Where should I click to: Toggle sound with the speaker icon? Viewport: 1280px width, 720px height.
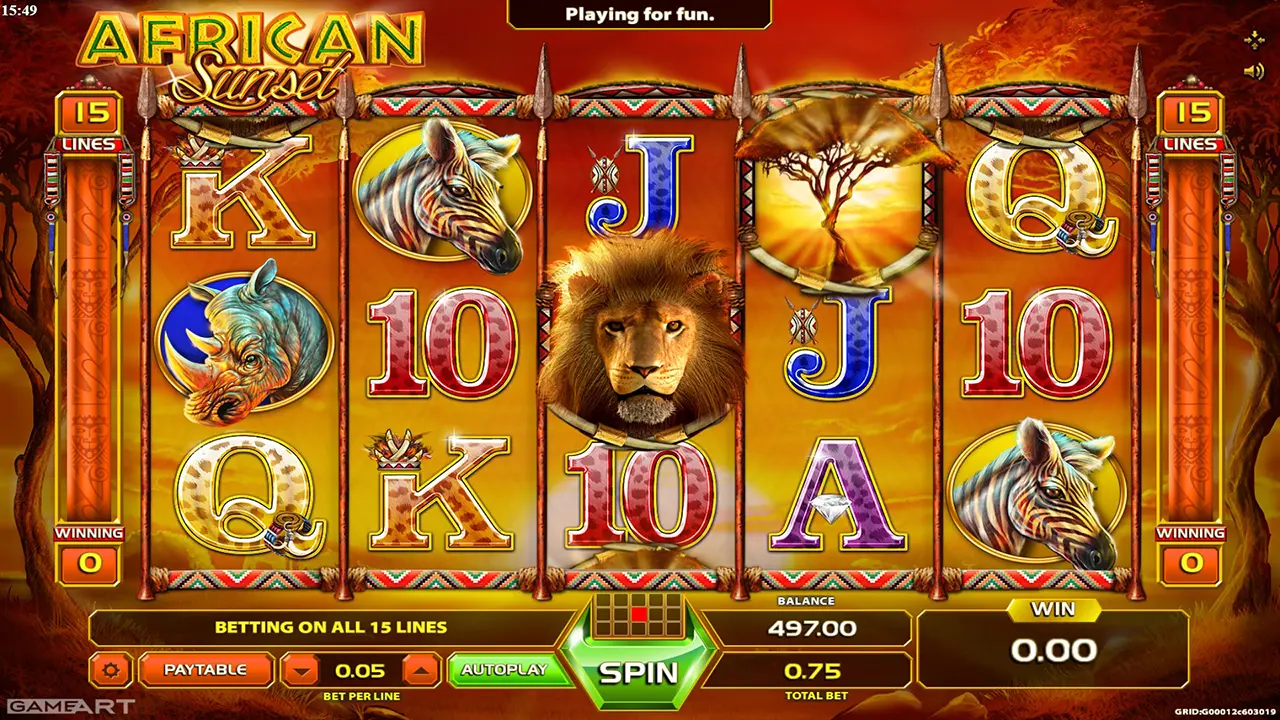pos(1253,71)
